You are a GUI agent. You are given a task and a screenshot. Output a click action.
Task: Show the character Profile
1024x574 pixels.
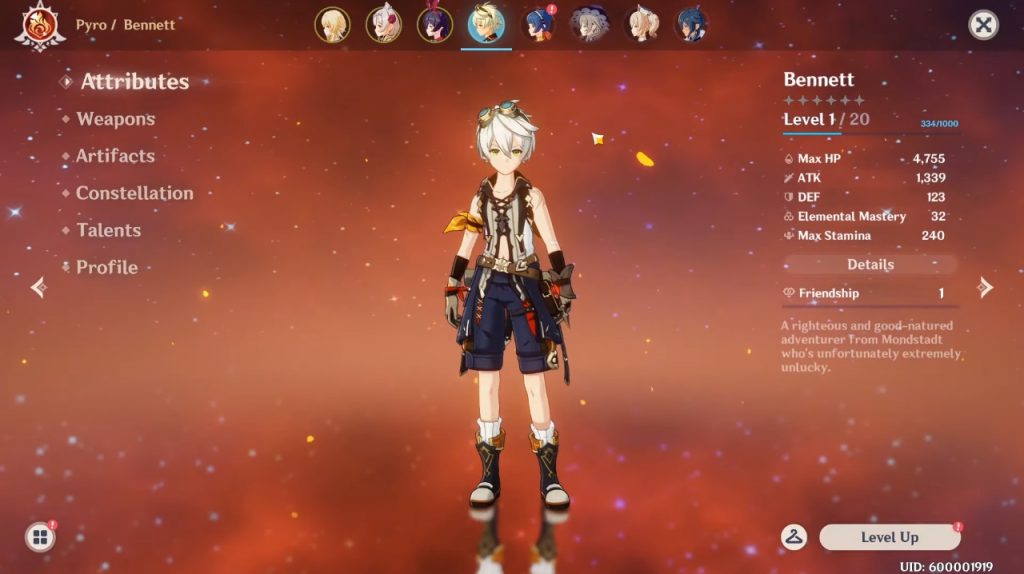pos(107,267)
